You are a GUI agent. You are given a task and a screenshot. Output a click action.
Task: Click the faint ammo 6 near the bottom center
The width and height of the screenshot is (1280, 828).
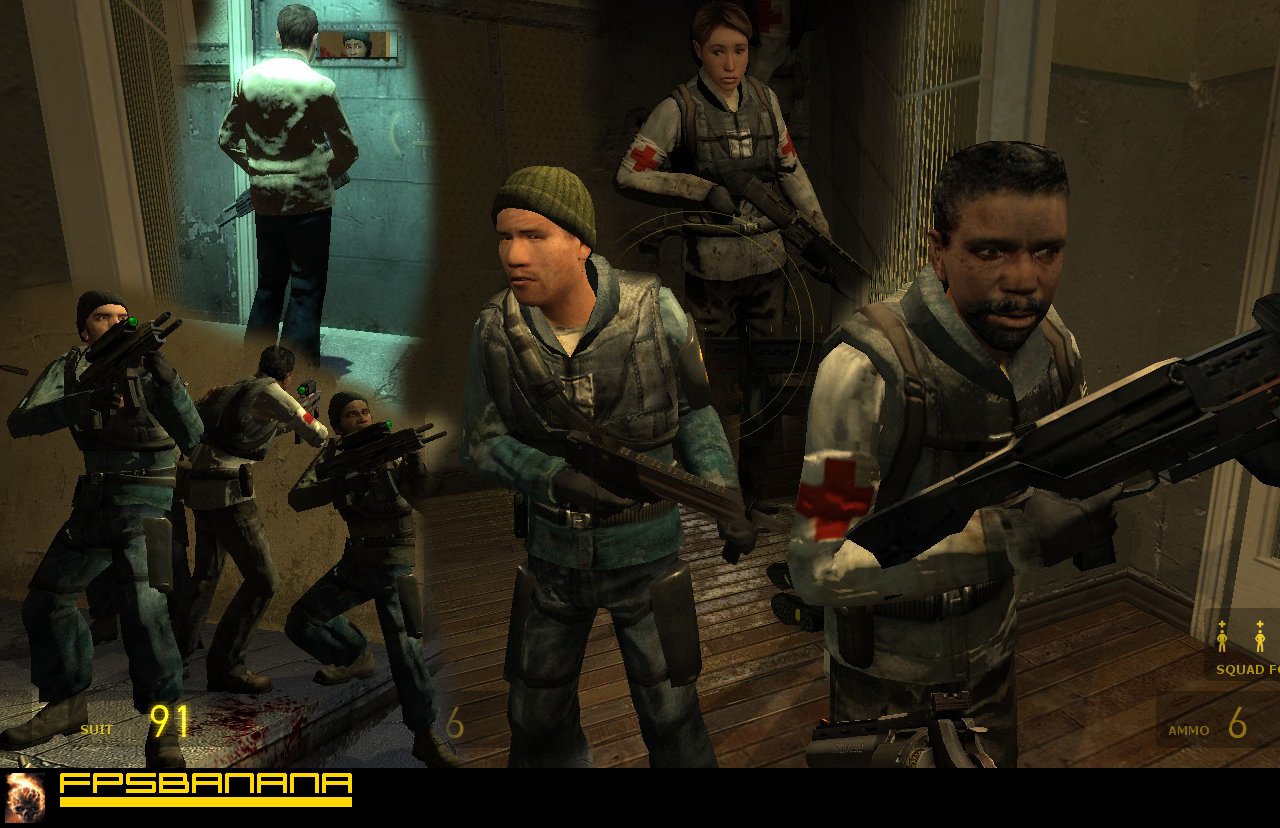457,723
